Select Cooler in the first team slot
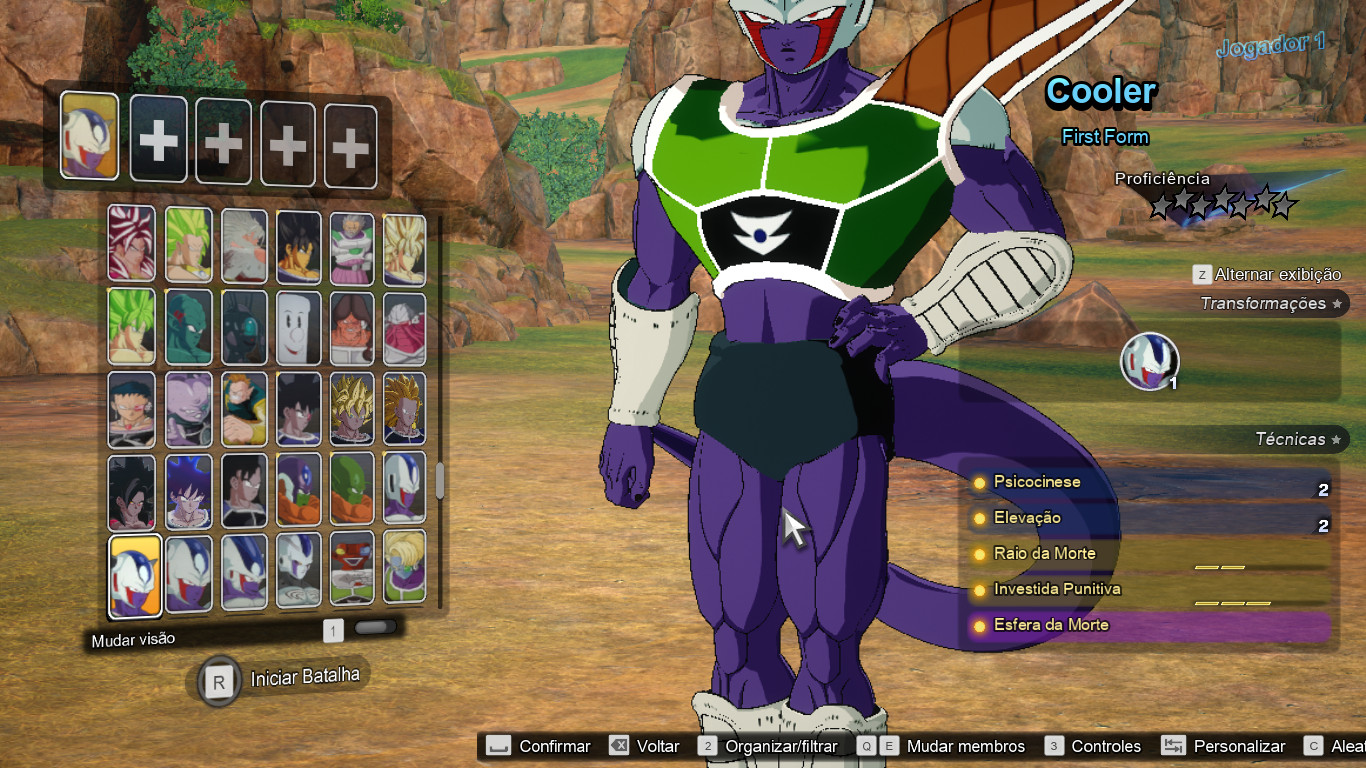1366x768 pixels. [90, 136]
